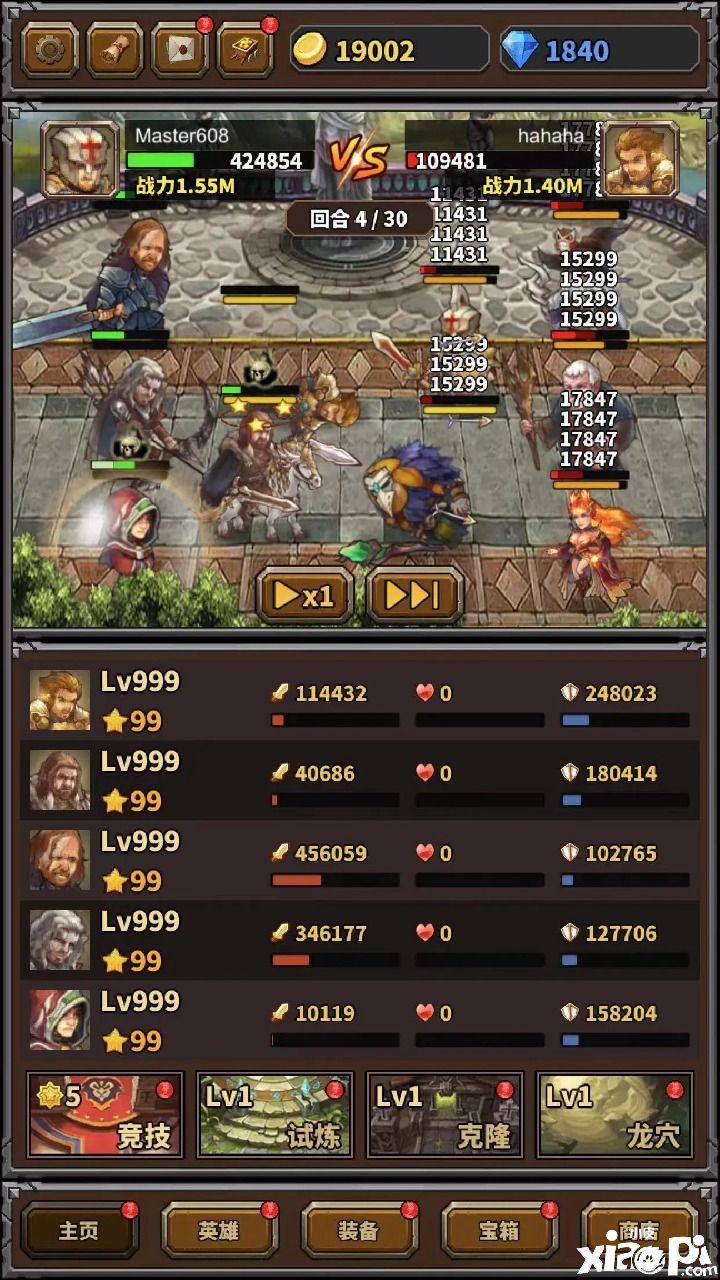Switch to the 宝箱 treasure chest tab
720x1280 pixels.
click(x=499, y=1230)
